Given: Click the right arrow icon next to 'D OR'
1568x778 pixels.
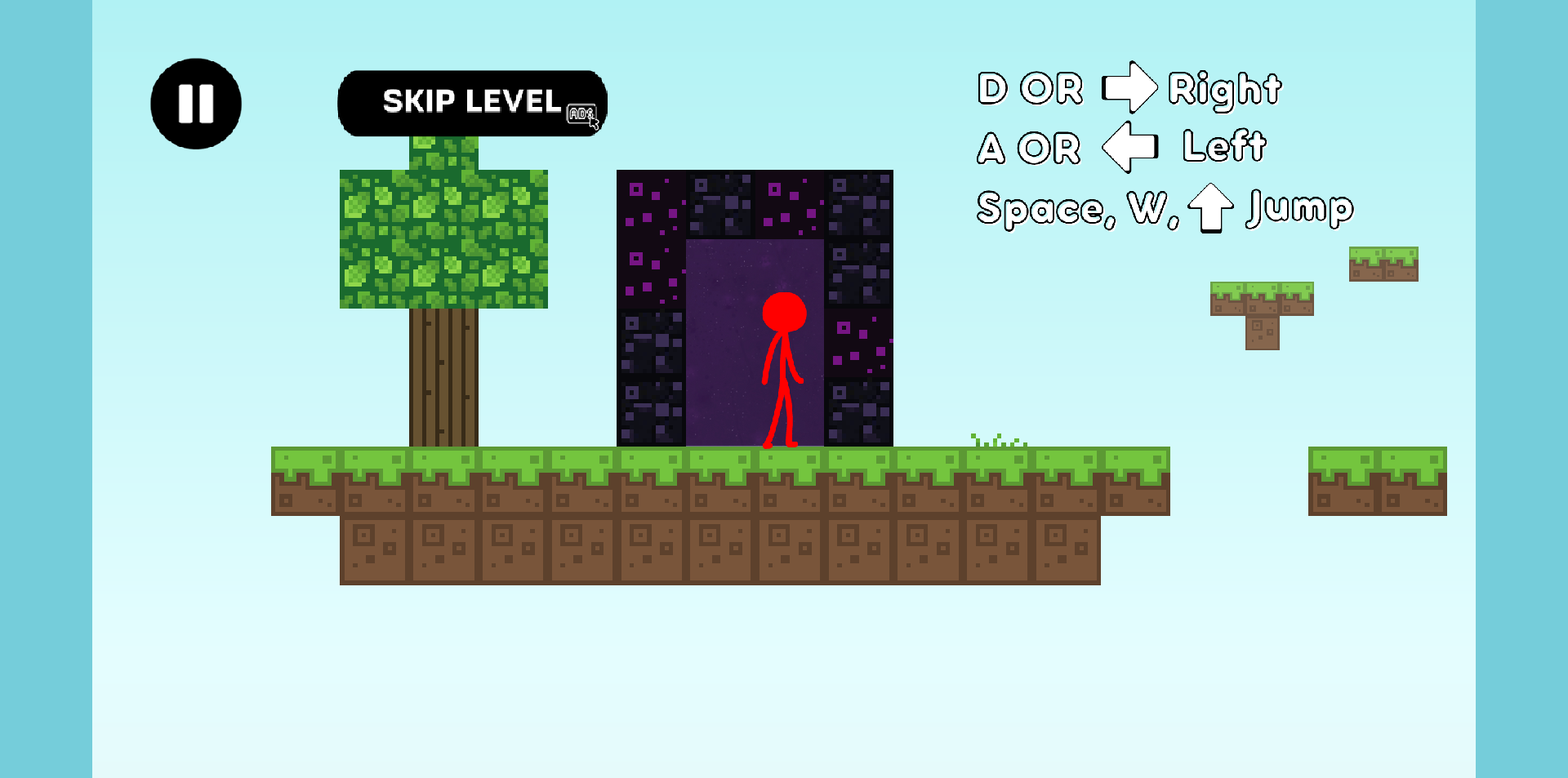Looking at the screenshot, I should point(1129,87).
